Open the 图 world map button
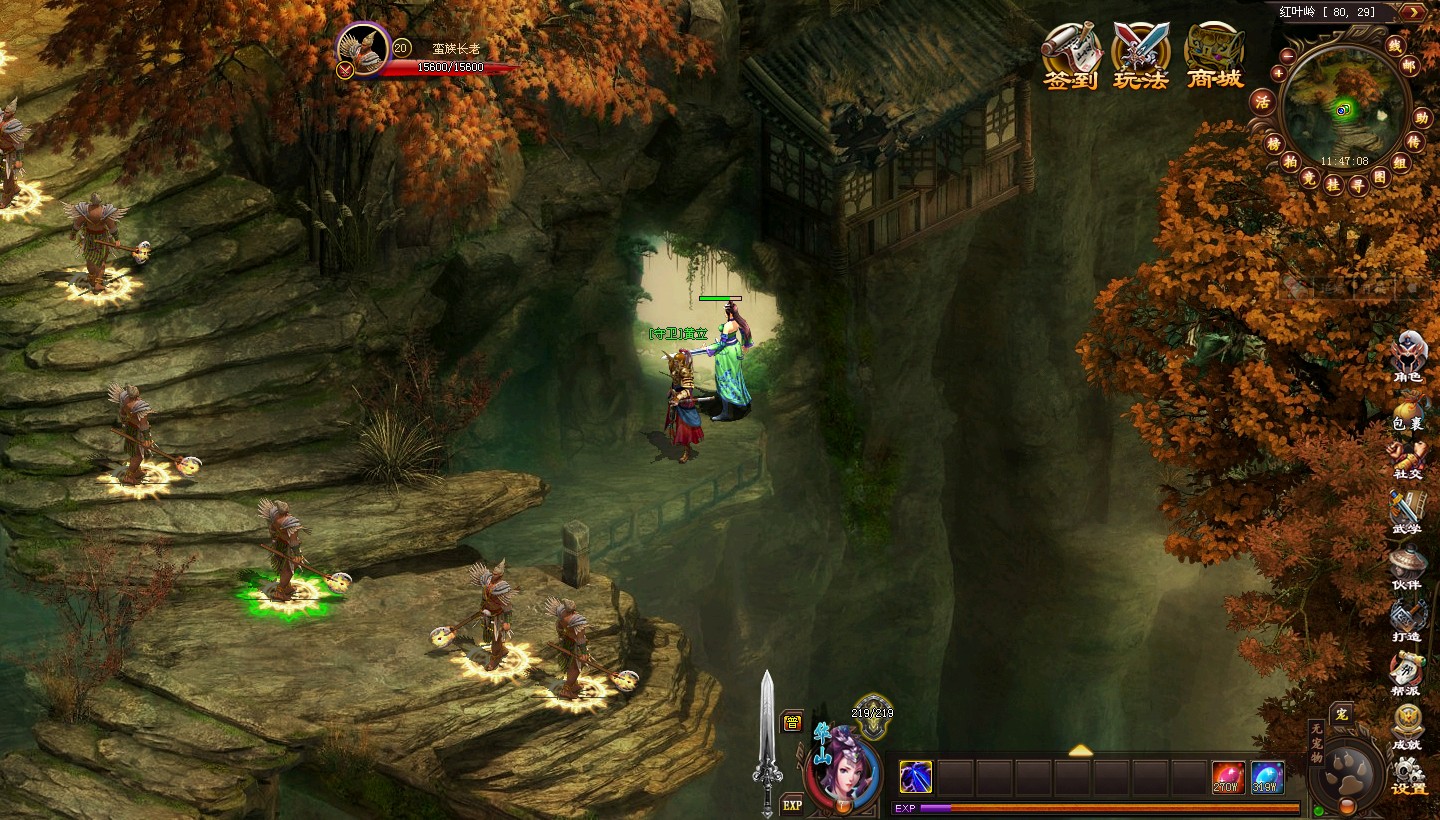This screenshot has height=820, width=1440. (x=1381, y=177)
